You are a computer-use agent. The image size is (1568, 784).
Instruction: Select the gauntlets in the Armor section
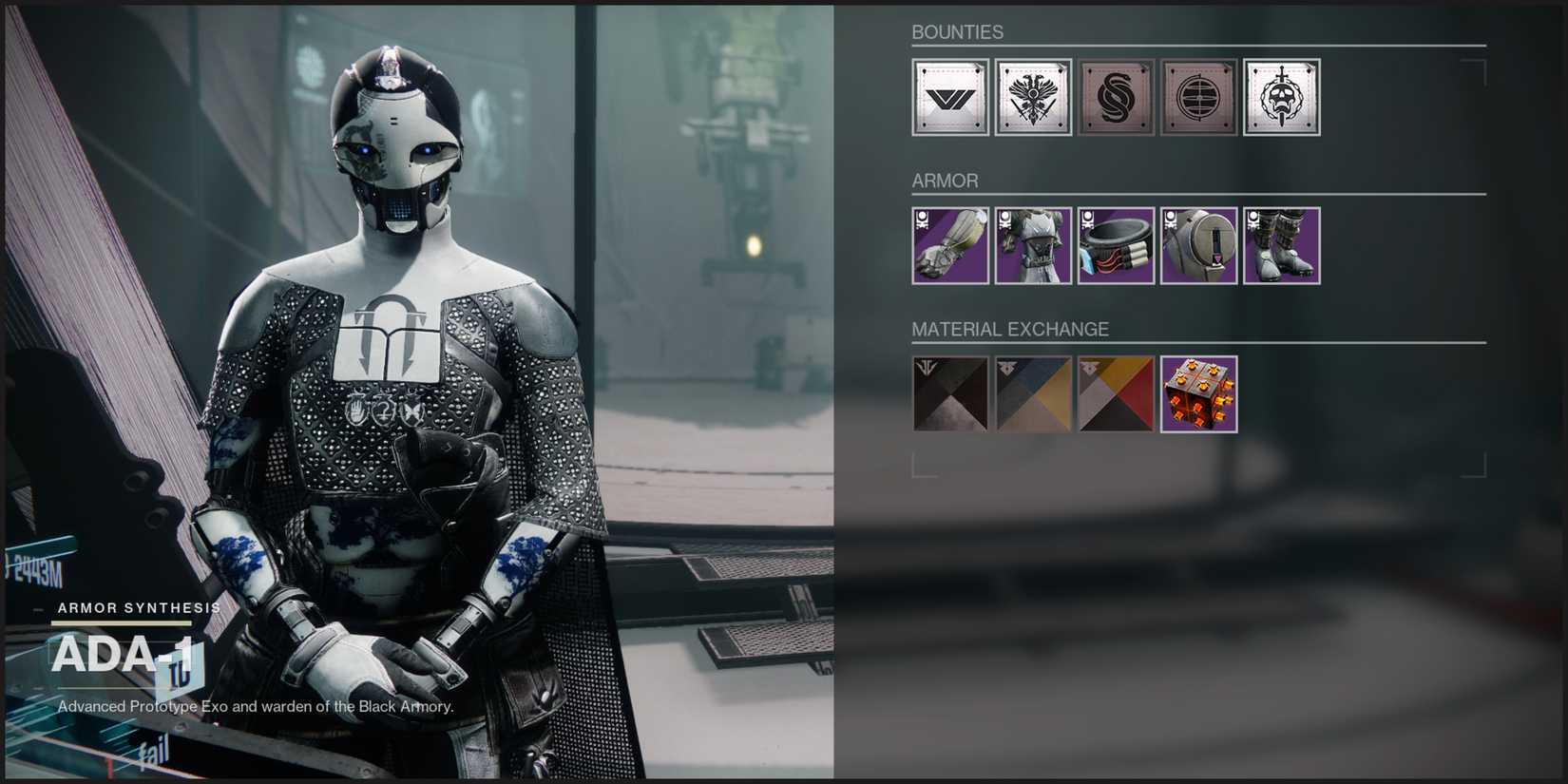click(x=949, y=246)
